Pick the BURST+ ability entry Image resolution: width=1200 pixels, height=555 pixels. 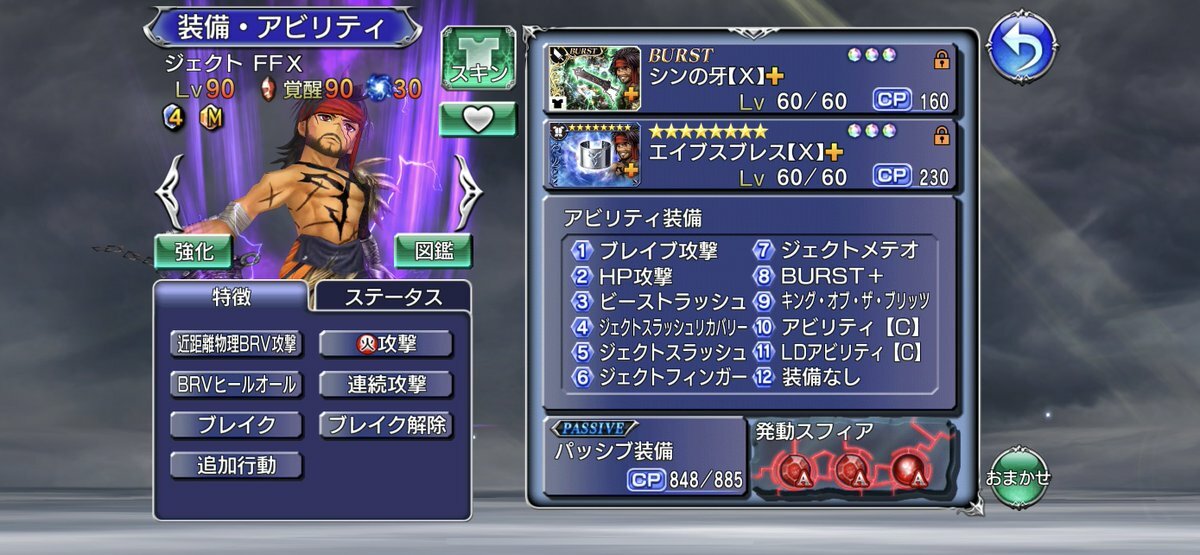(x=832, y=276)
